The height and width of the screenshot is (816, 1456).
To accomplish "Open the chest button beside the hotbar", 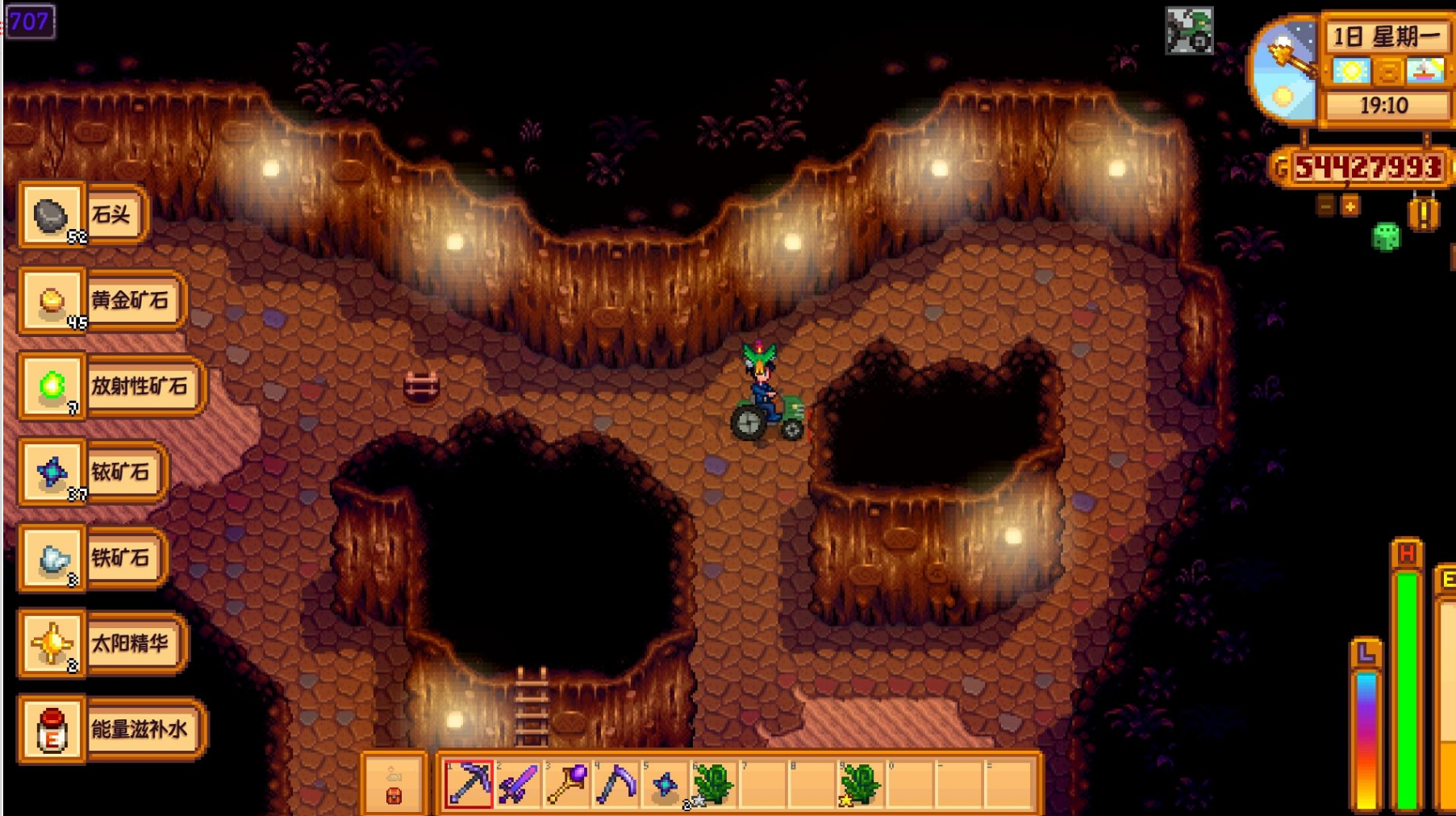I will [x=394, y=785].
